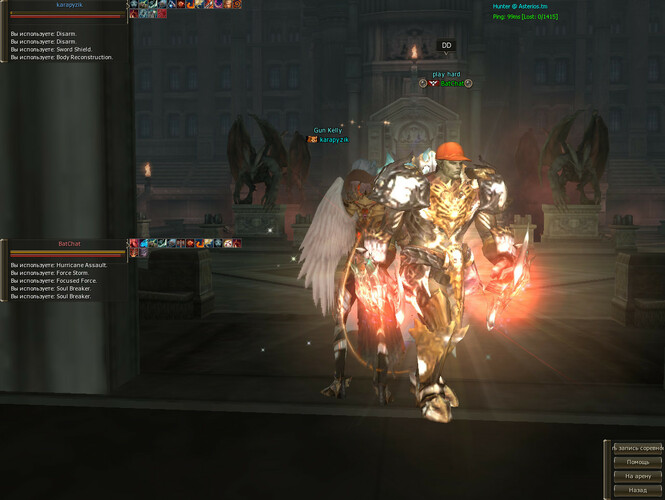Choose the На арену button
665x500 pixels.
pyautogui.click(x=637, y=476)
